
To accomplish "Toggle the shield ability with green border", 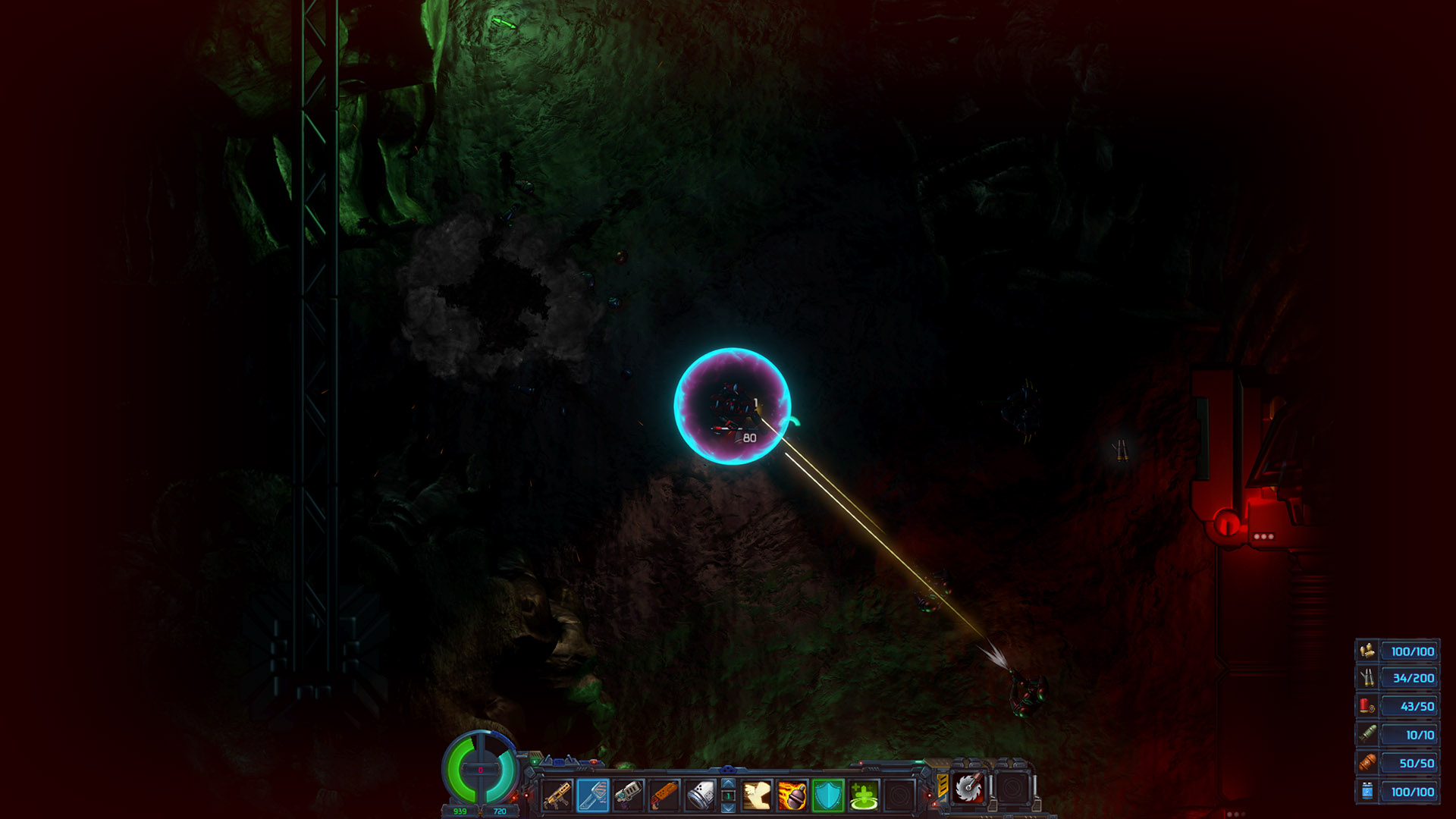I will [827, 794].
